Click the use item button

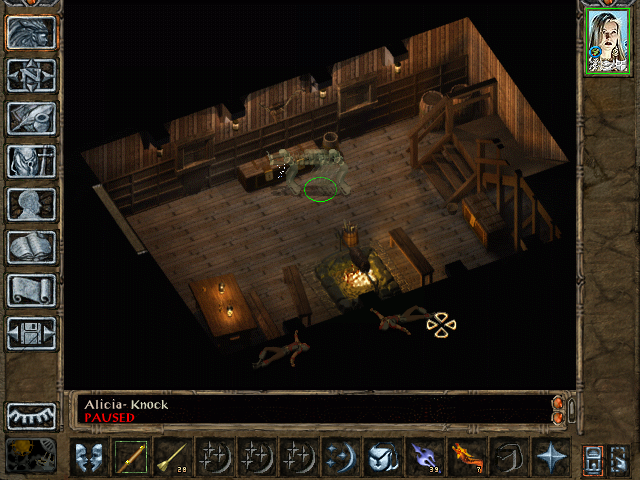[382, 456]
